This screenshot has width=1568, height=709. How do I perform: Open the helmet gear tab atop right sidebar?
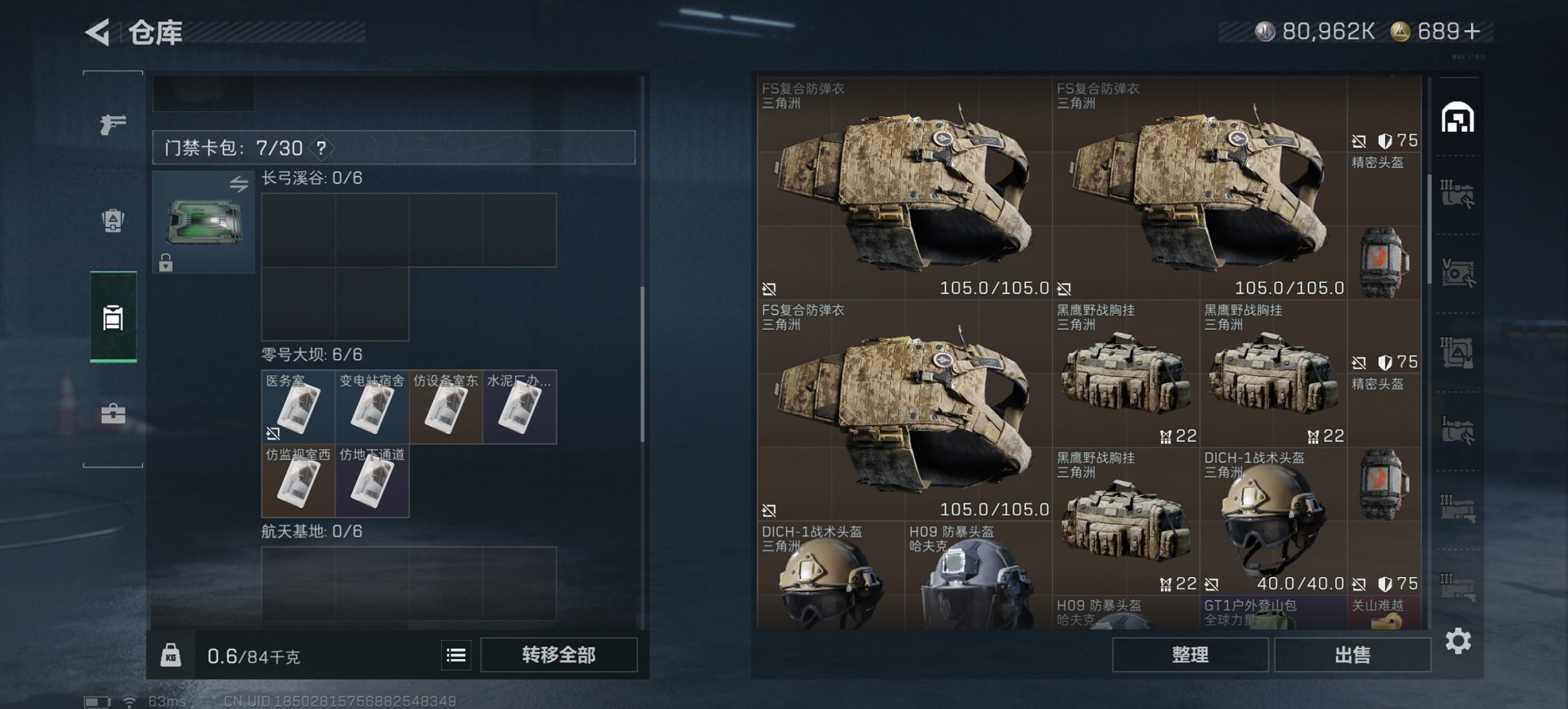[x=1459, y=117]
